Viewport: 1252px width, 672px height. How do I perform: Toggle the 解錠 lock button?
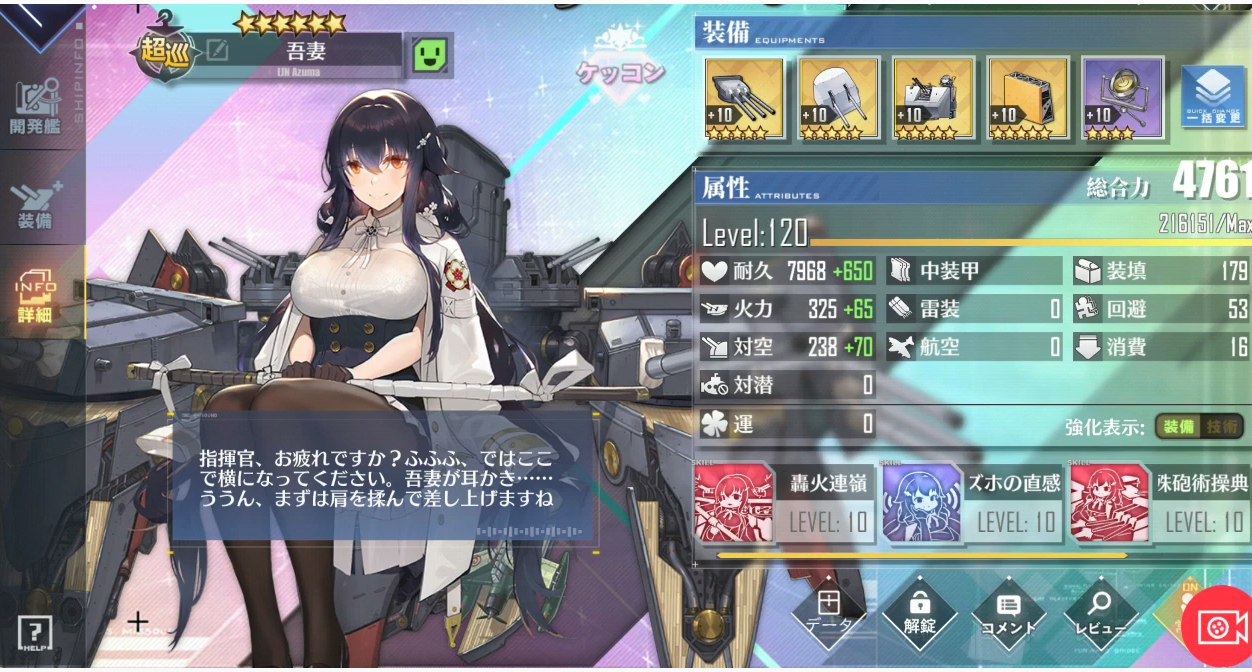tap(920, 611)
